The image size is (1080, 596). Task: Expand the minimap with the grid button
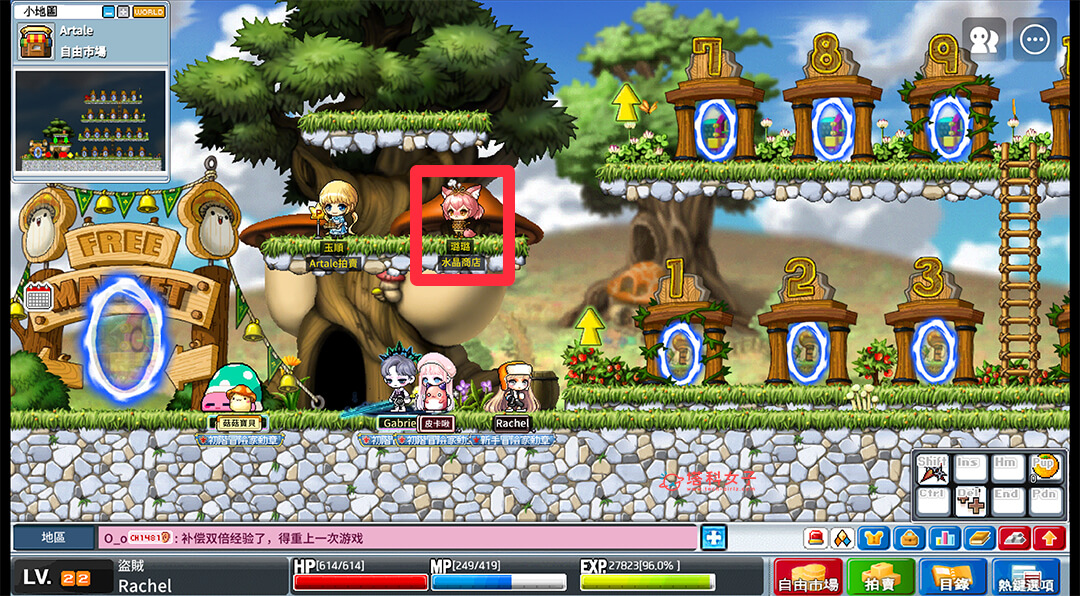click(123, 12)
